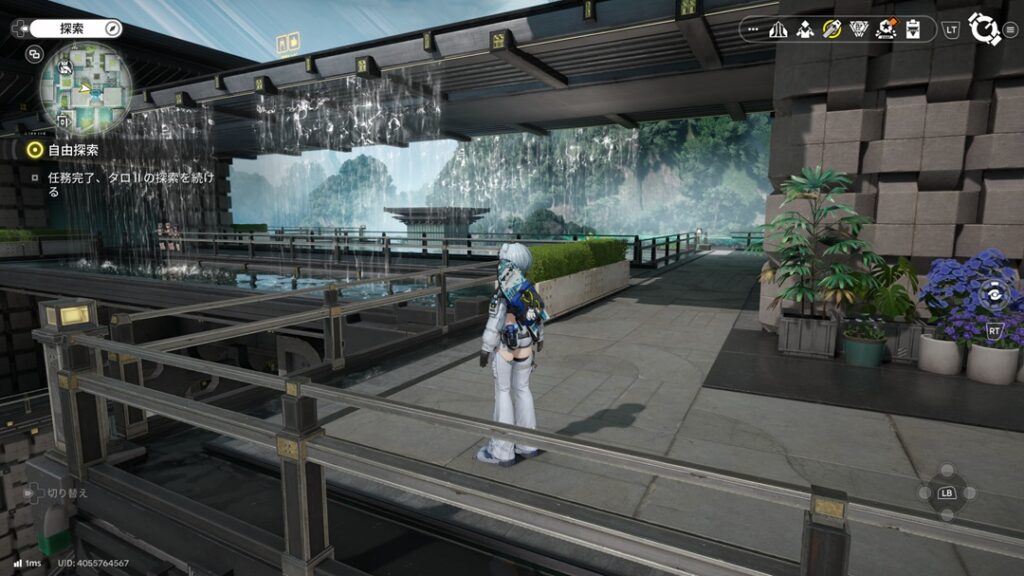
Task: Activate the eye scan ability icon
Action: point(994,294)
